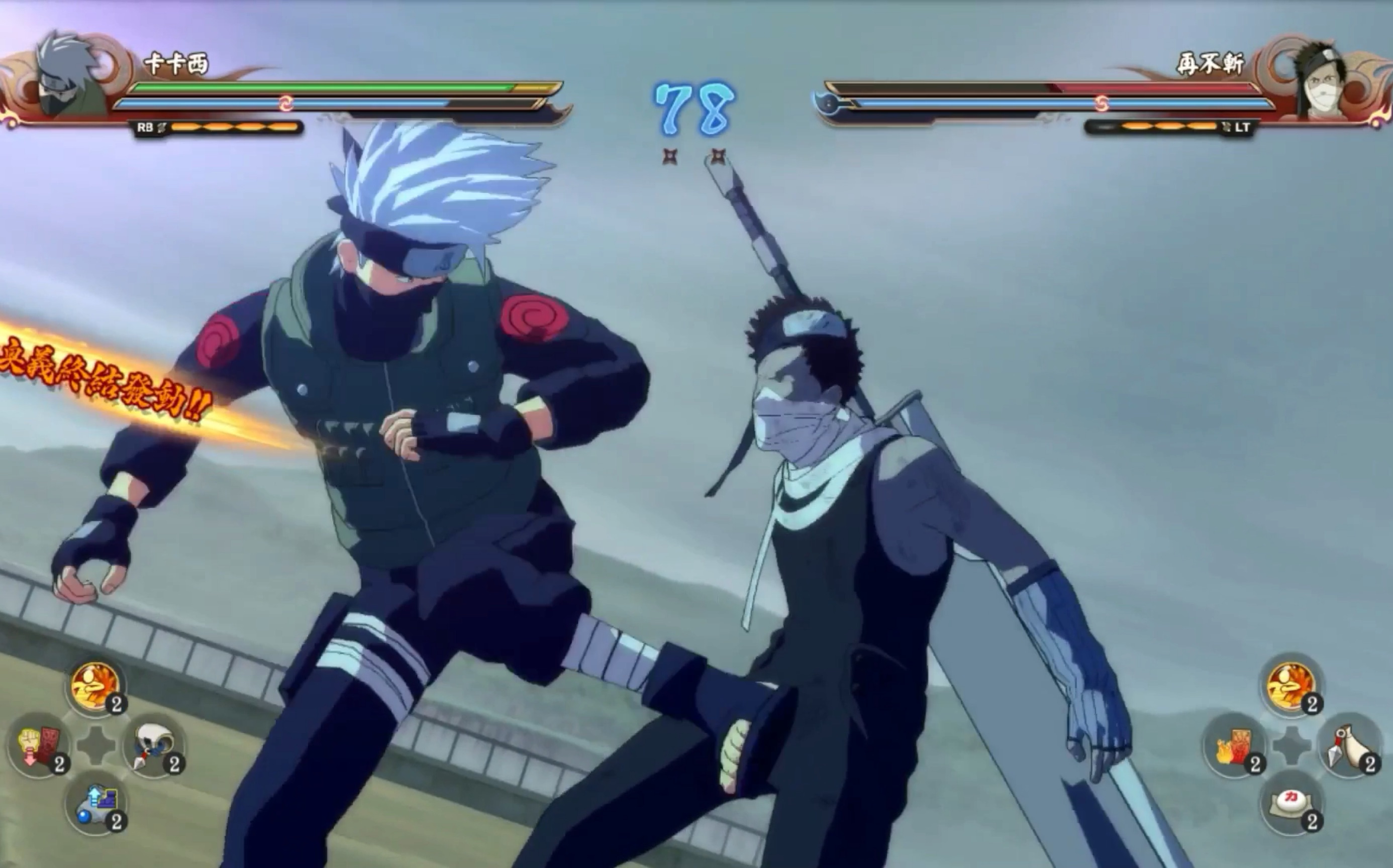Screen dimensions: 1393x868
Task: Select the white pouch with kunai item
Action: click(x=153, y=745)
